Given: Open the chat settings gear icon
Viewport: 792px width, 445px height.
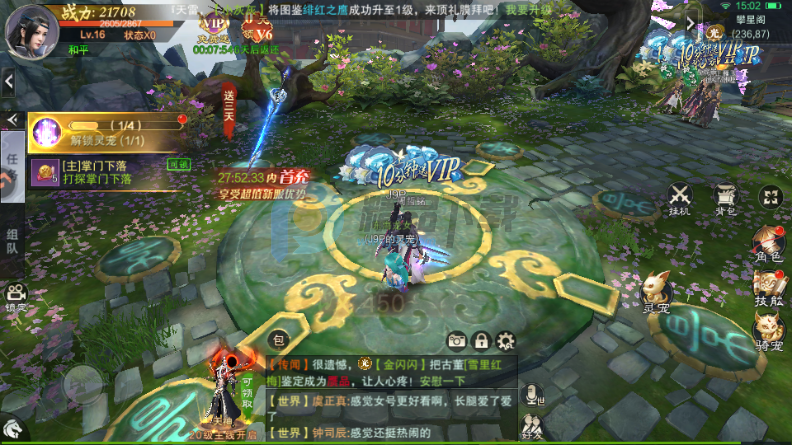Looking at the screenshot, I should [x=505, y=340].
